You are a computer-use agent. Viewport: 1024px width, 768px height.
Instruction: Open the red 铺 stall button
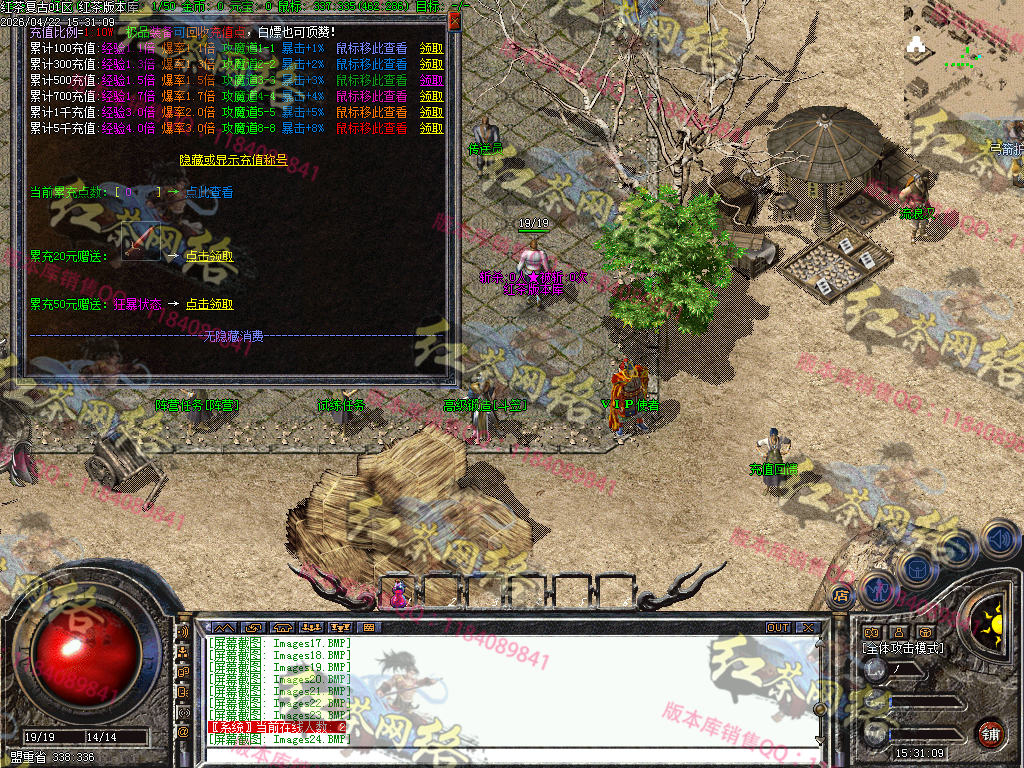coord(990,732)
